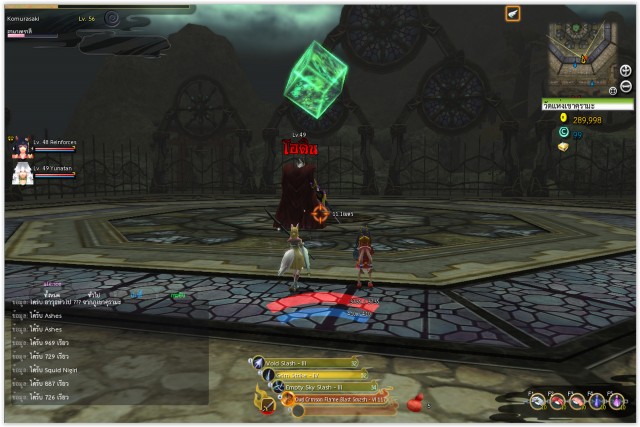
Task: Open the gold package icon under the currency
Action: click(564, 146)
